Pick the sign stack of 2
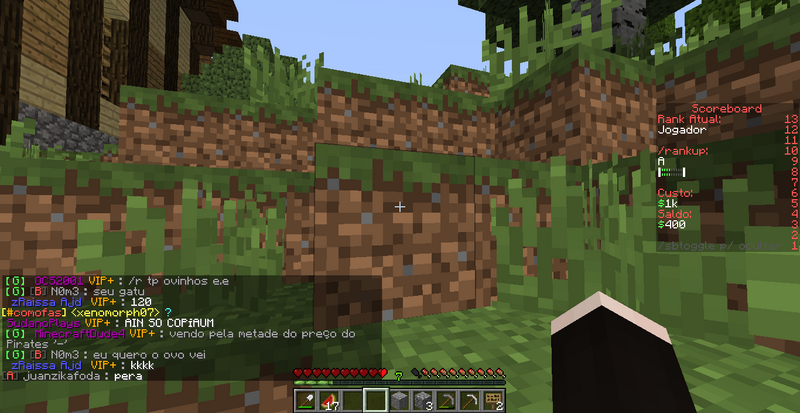Image resolution: width=800 pixels, height=413 pixels. click(492, 400)
